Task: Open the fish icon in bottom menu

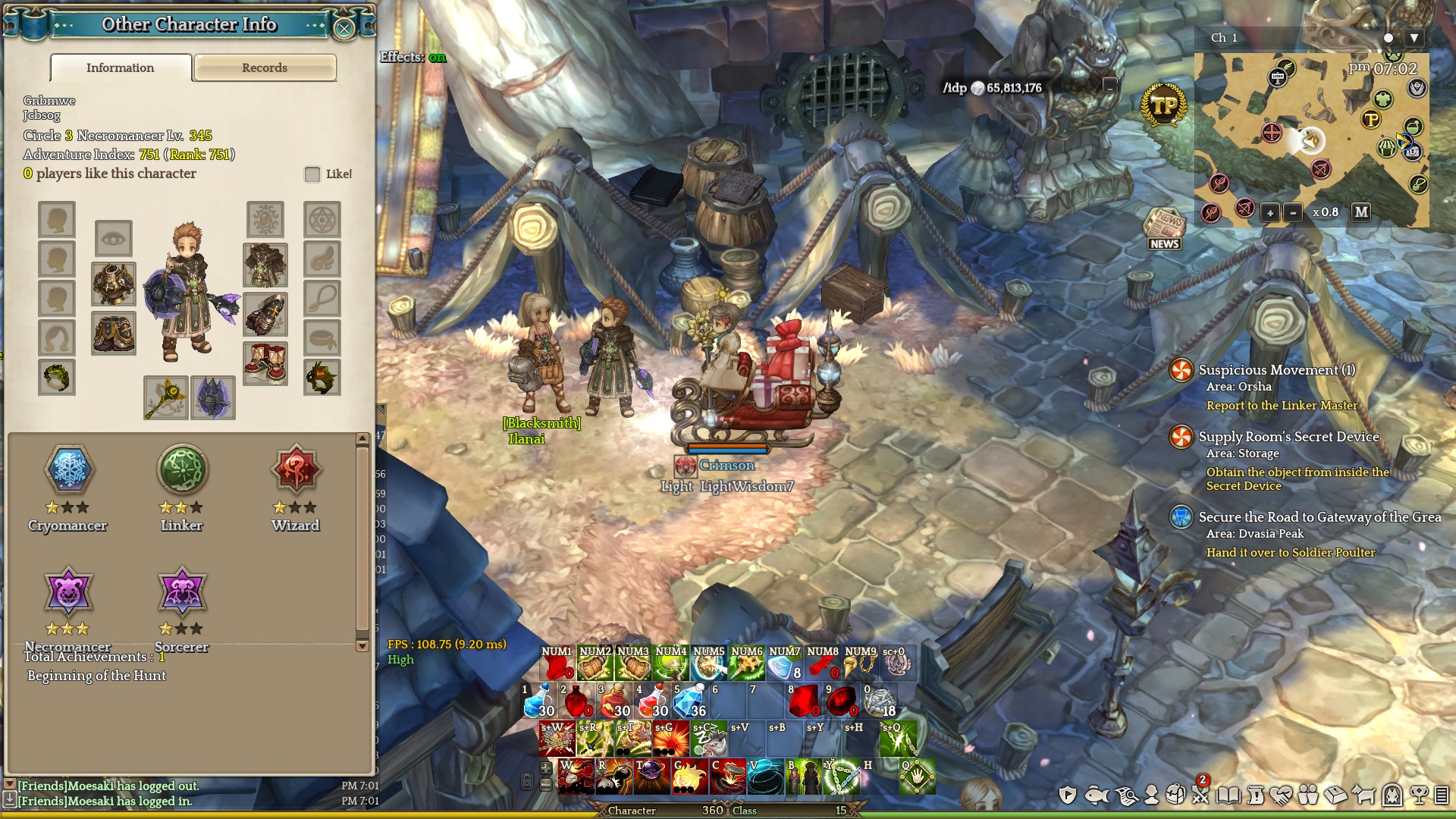Action: tap(1097, 795)
